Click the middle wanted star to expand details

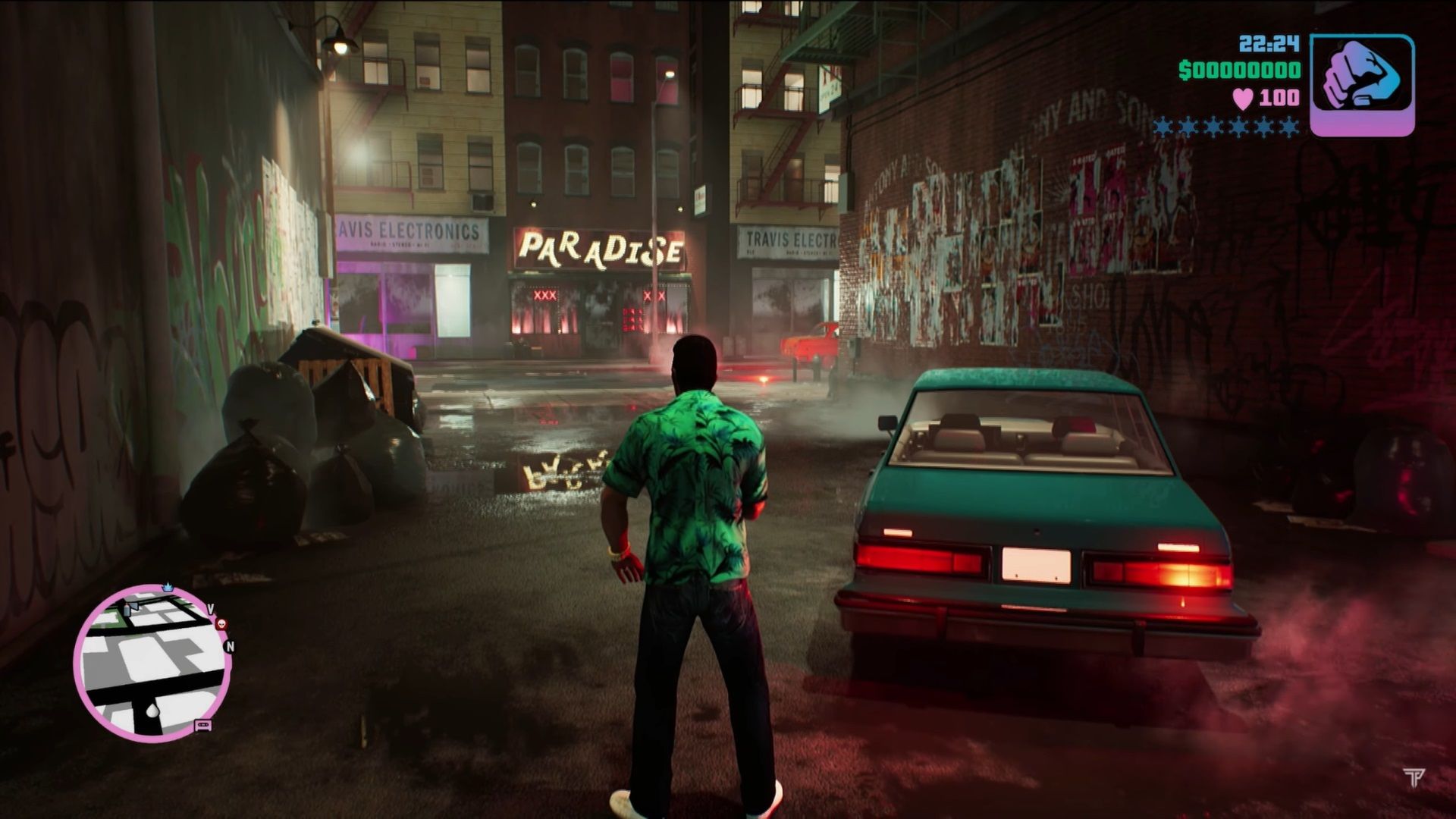coord(1225,127)
